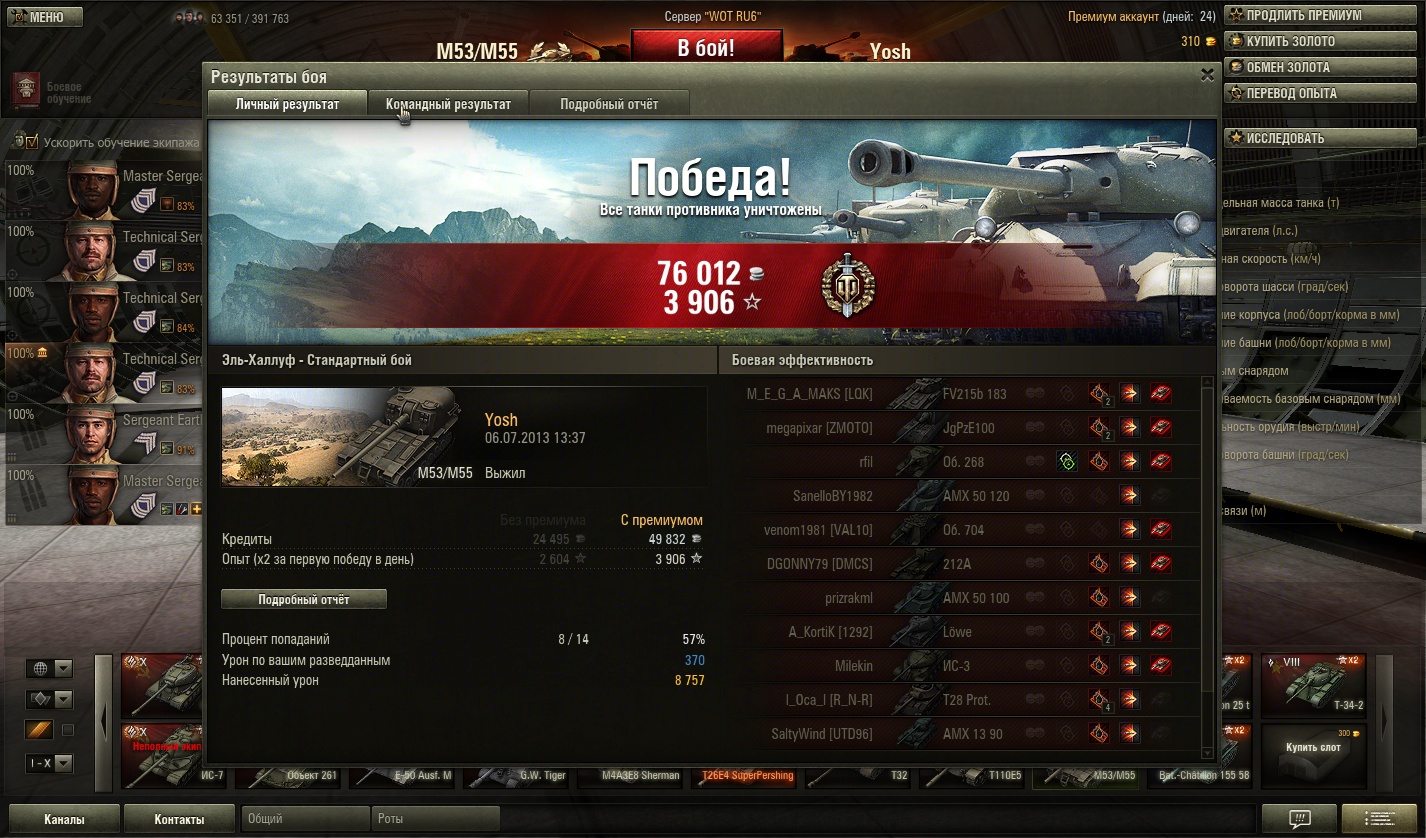Select the Общий chat tab
The width and height of the screenshot is (1426, 838).
(x=306, y=819)
